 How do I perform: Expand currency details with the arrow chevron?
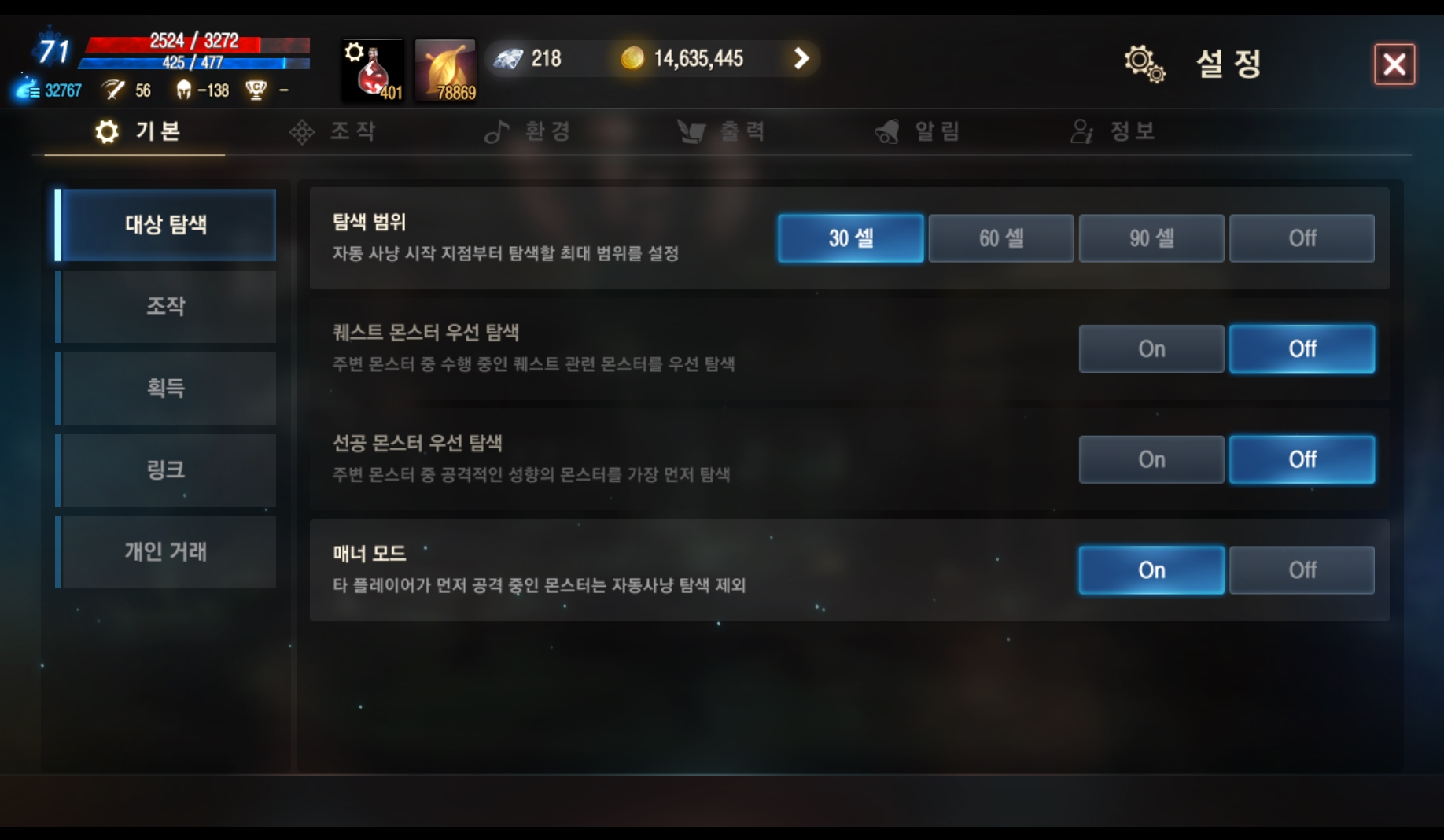(801, 58)
